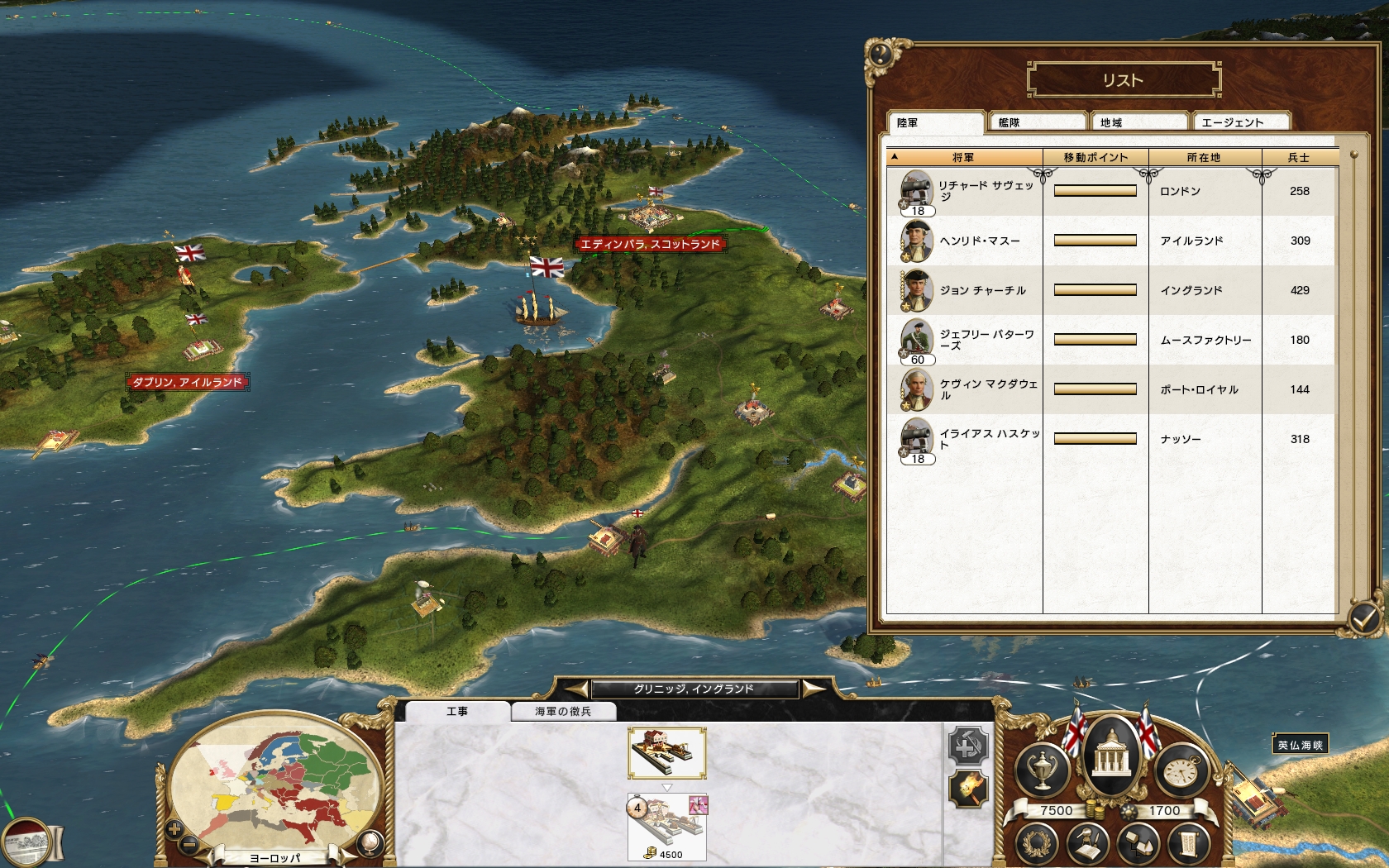Open the trophy objectives screen
Viewport: 1389px width, 868px height.
pos(1042,770)
